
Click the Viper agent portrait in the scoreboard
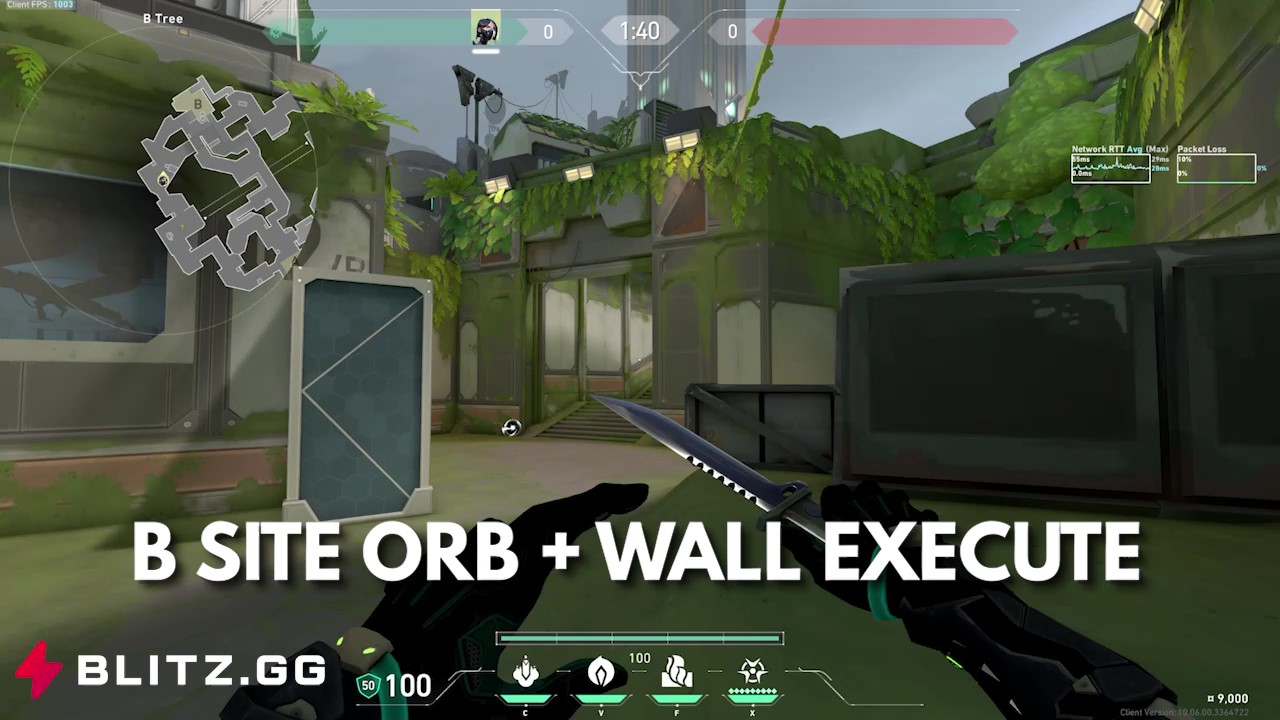[x=484, y=28]
